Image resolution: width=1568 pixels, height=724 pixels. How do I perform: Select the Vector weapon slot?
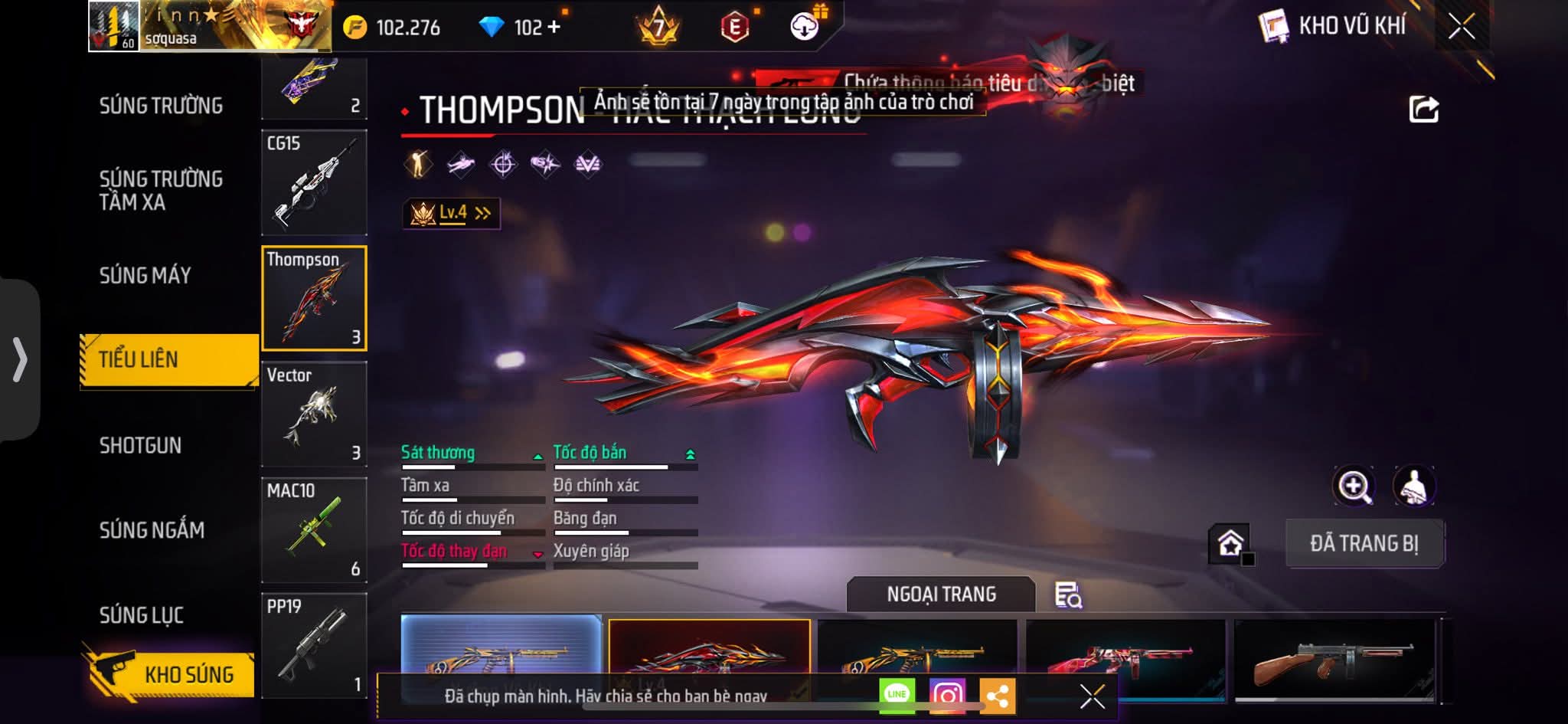[x=314, y=414]
